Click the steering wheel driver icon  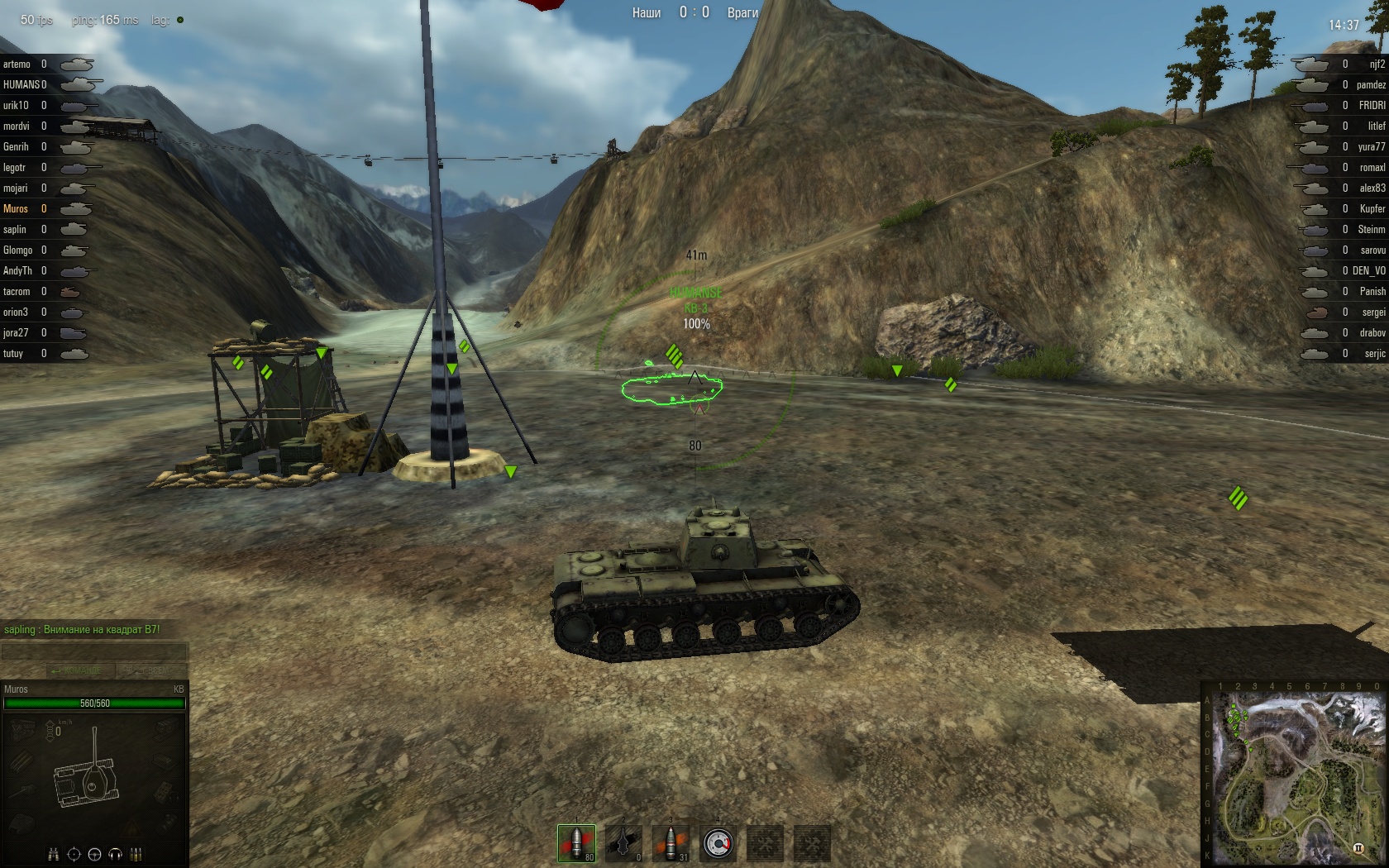coord(94,854)
